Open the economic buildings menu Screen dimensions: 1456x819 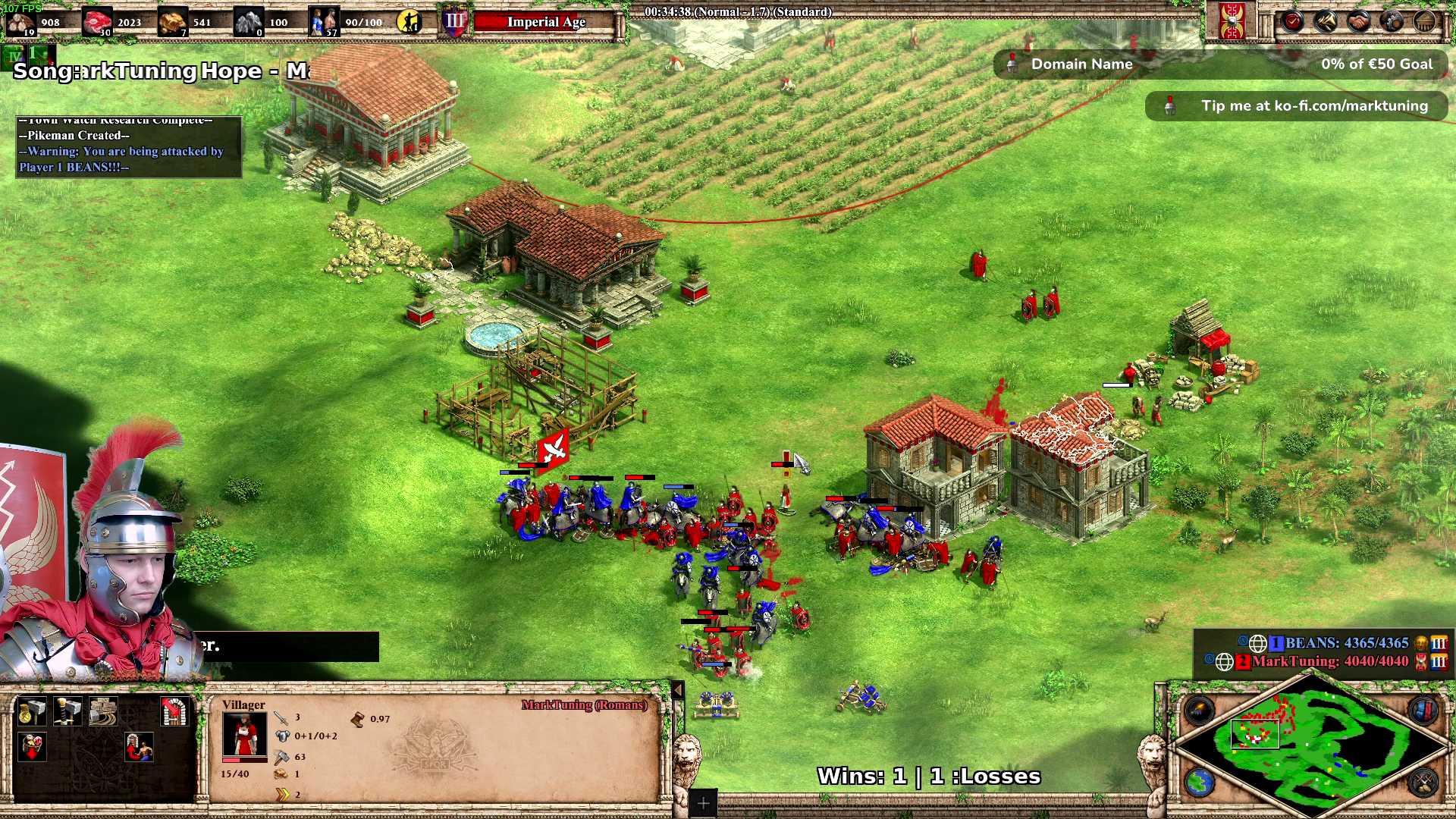point(32,711)
